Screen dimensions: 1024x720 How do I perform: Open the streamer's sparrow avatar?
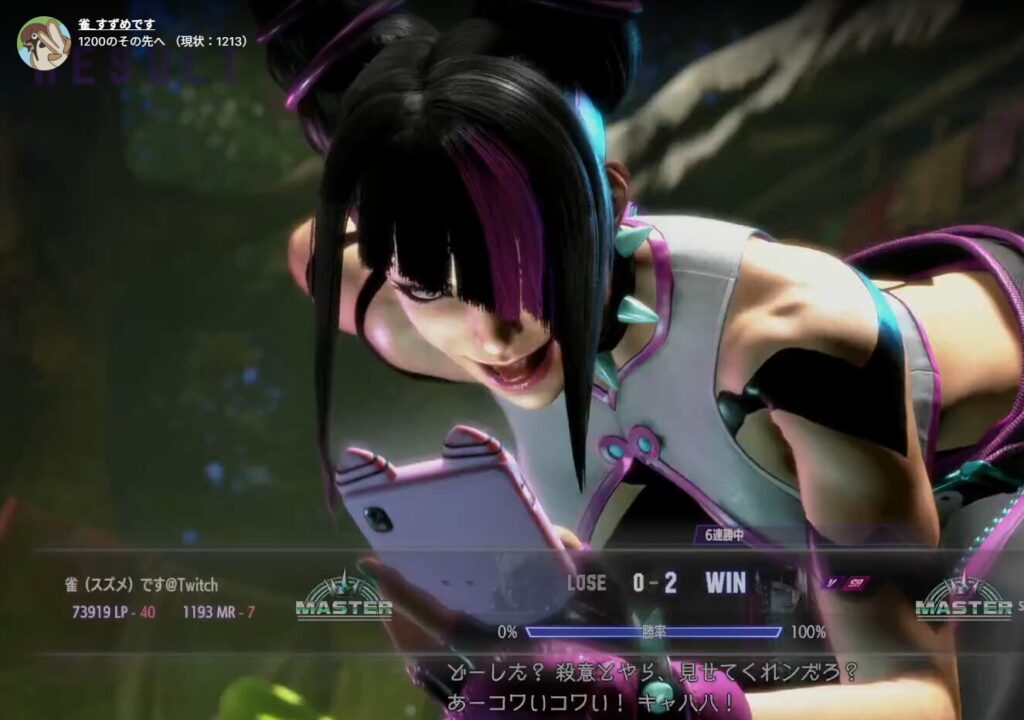click(x=44, y=42)
